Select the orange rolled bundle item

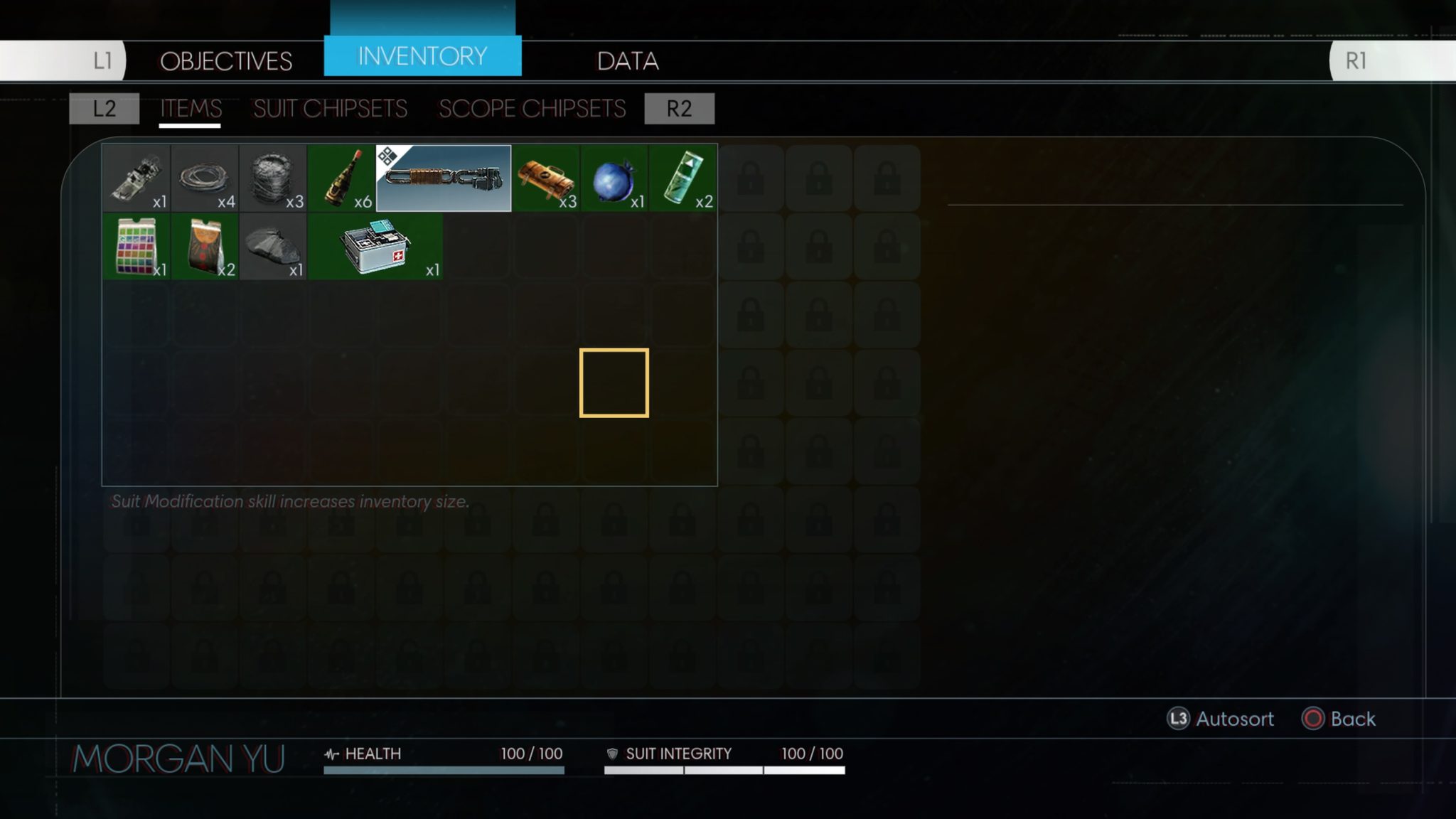click(x=545, y=178)
